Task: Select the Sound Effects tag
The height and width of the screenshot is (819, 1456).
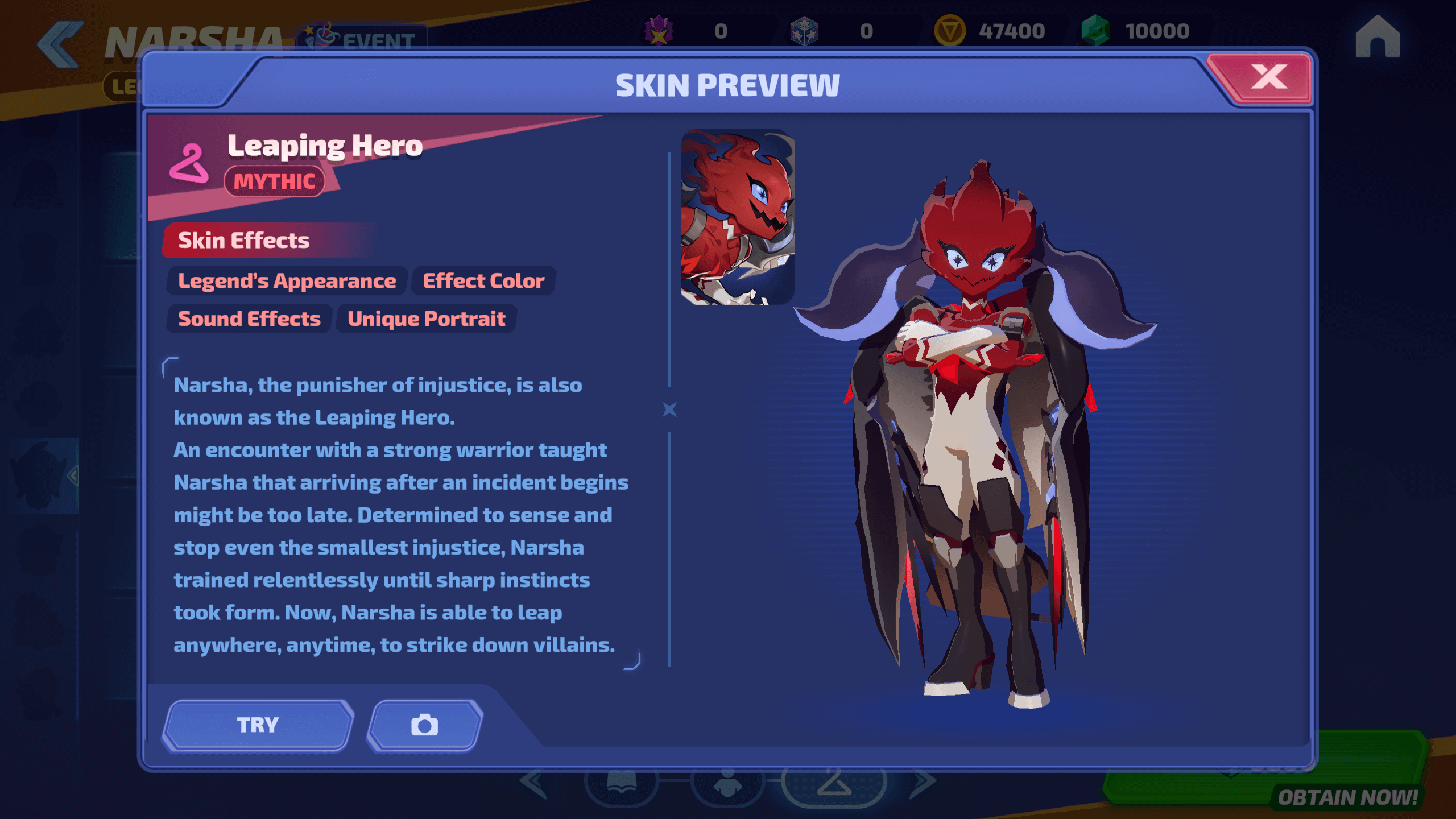Action: pyautogui.click(x=249, y=319)
